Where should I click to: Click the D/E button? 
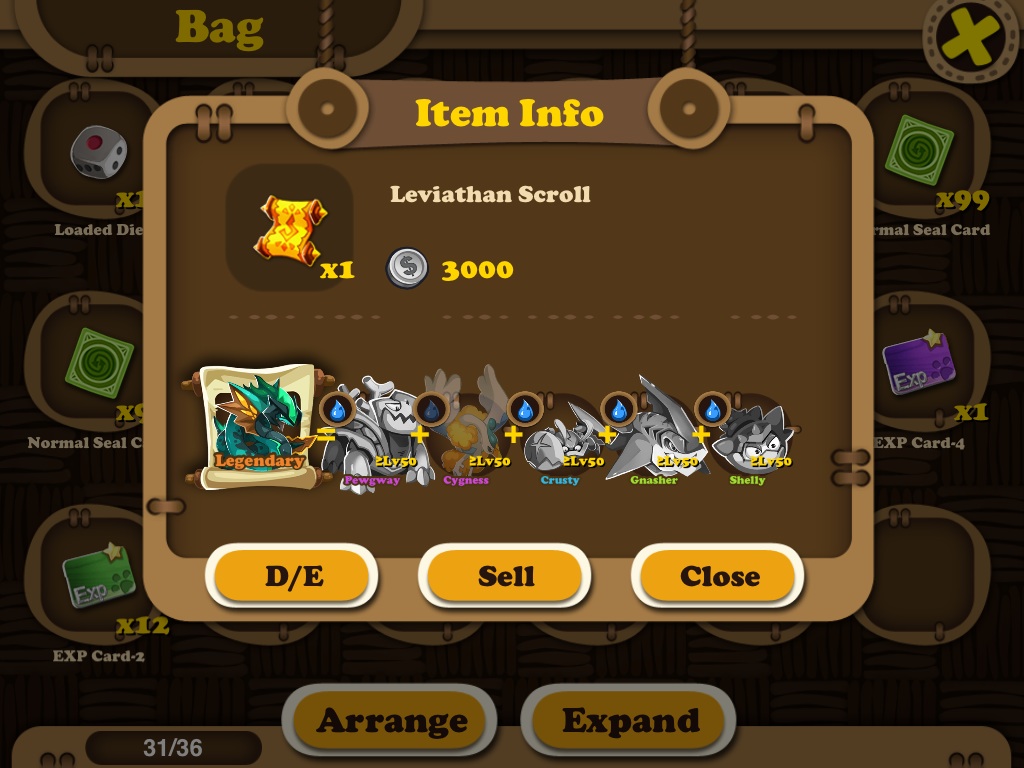point(293,576)
